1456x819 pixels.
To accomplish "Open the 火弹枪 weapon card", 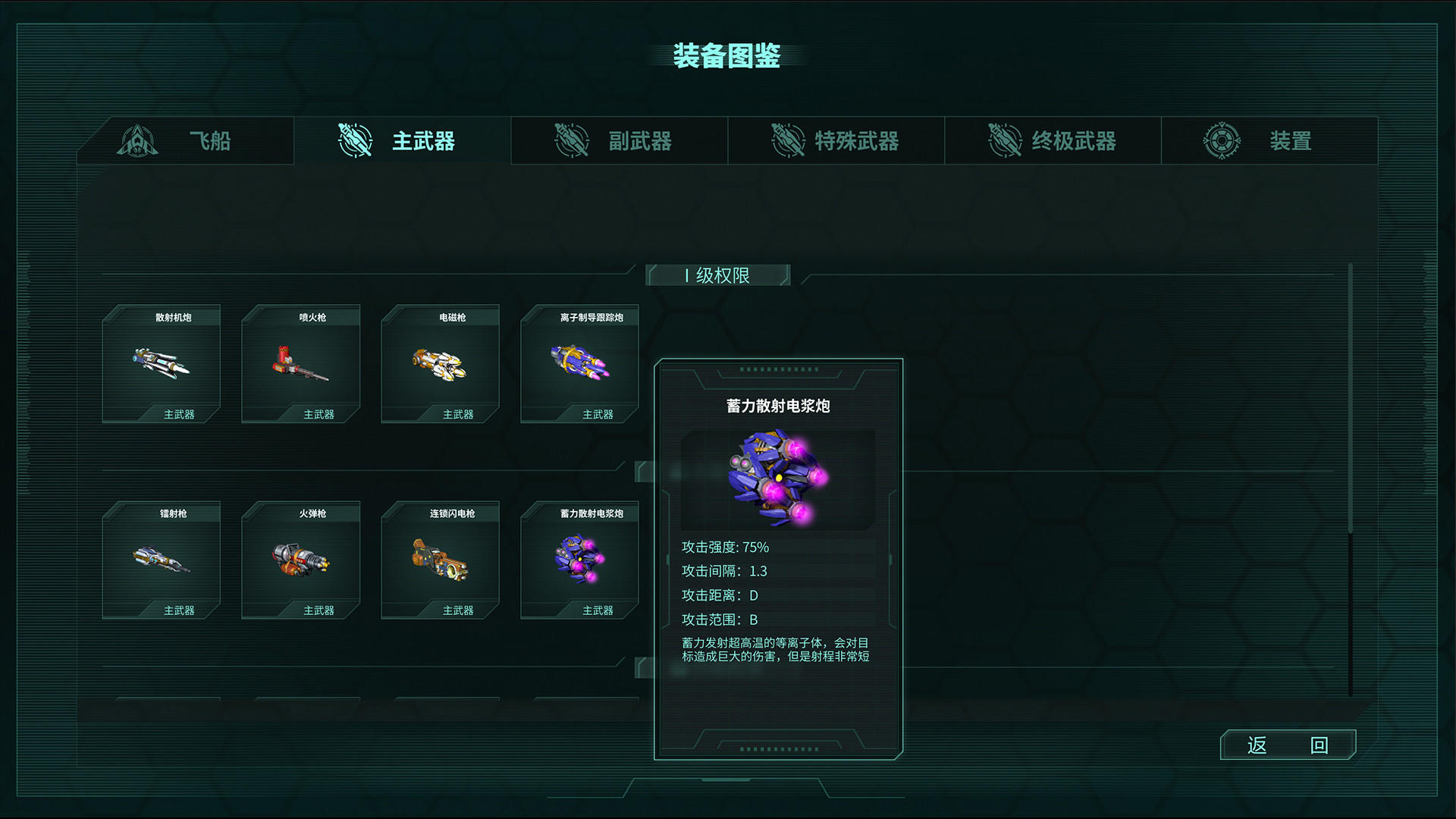I will [x=301, y=561].
